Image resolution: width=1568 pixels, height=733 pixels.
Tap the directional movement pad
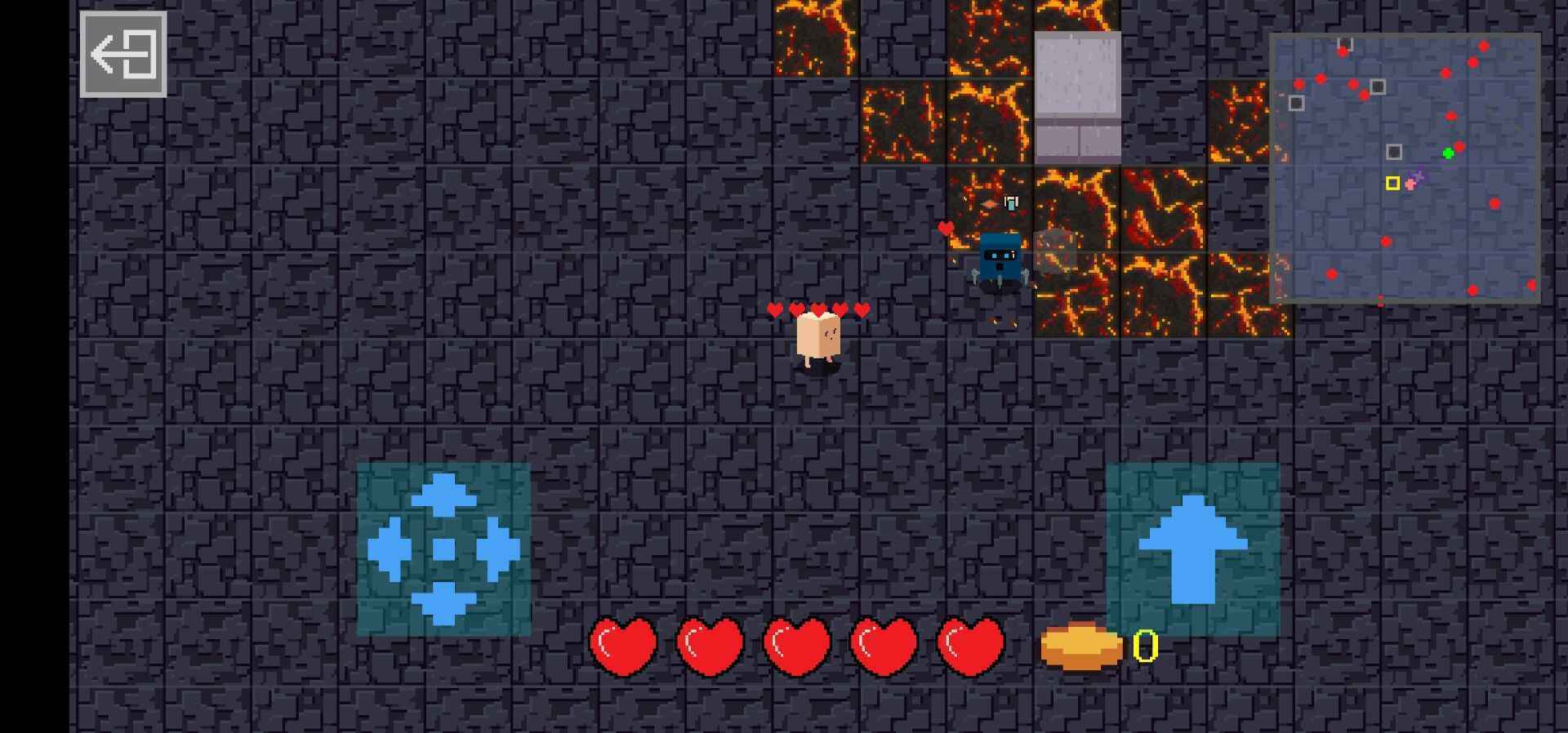[x=443, y=549]
